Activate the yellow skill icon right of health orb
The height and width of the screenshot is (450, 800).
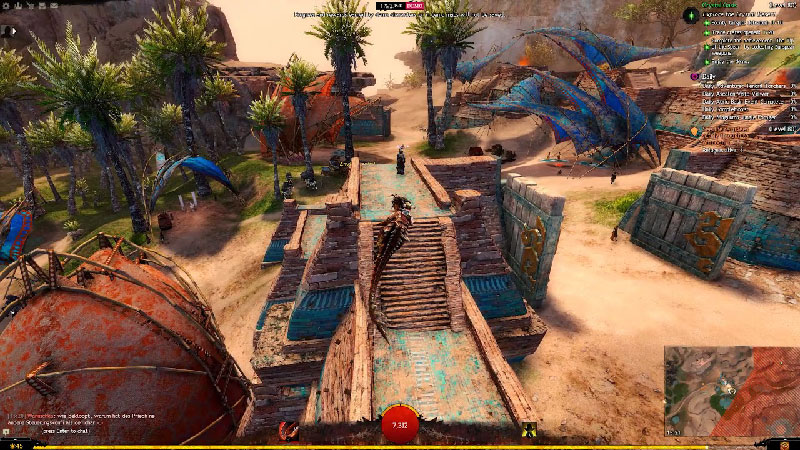[x=529, y=430]
